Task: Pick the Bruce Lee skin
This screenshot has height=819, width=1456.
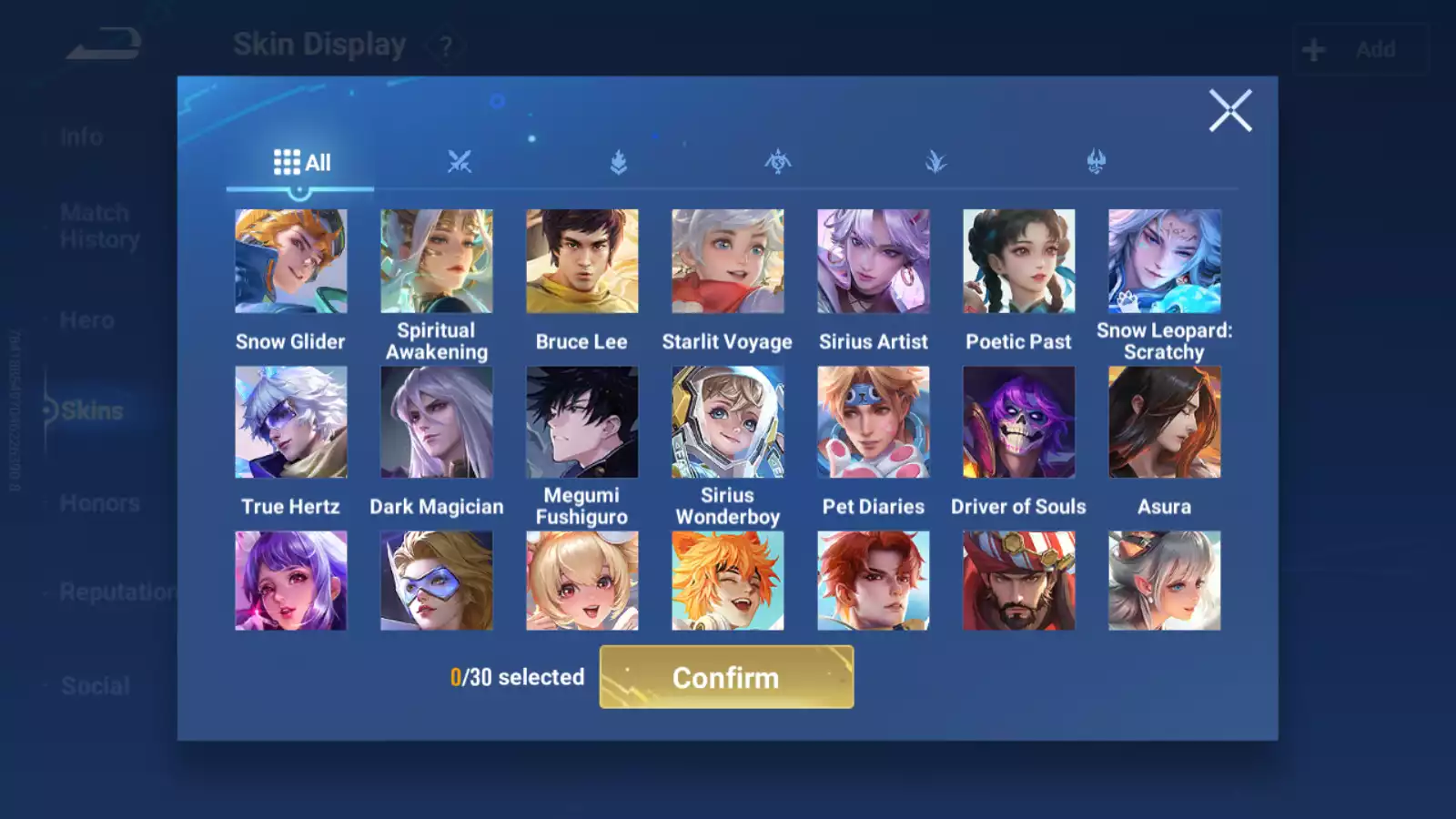Action: [x=581, y=261]
